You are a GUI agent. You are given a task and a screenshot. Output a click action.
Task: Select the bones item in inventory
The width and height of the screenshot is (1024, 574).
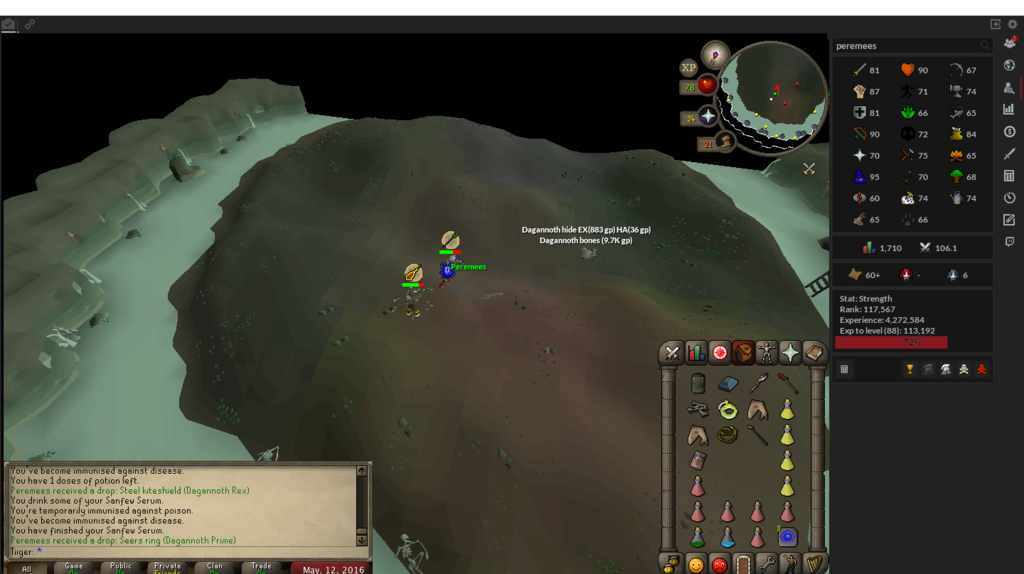pyautogui.click(x=697, y=409)
